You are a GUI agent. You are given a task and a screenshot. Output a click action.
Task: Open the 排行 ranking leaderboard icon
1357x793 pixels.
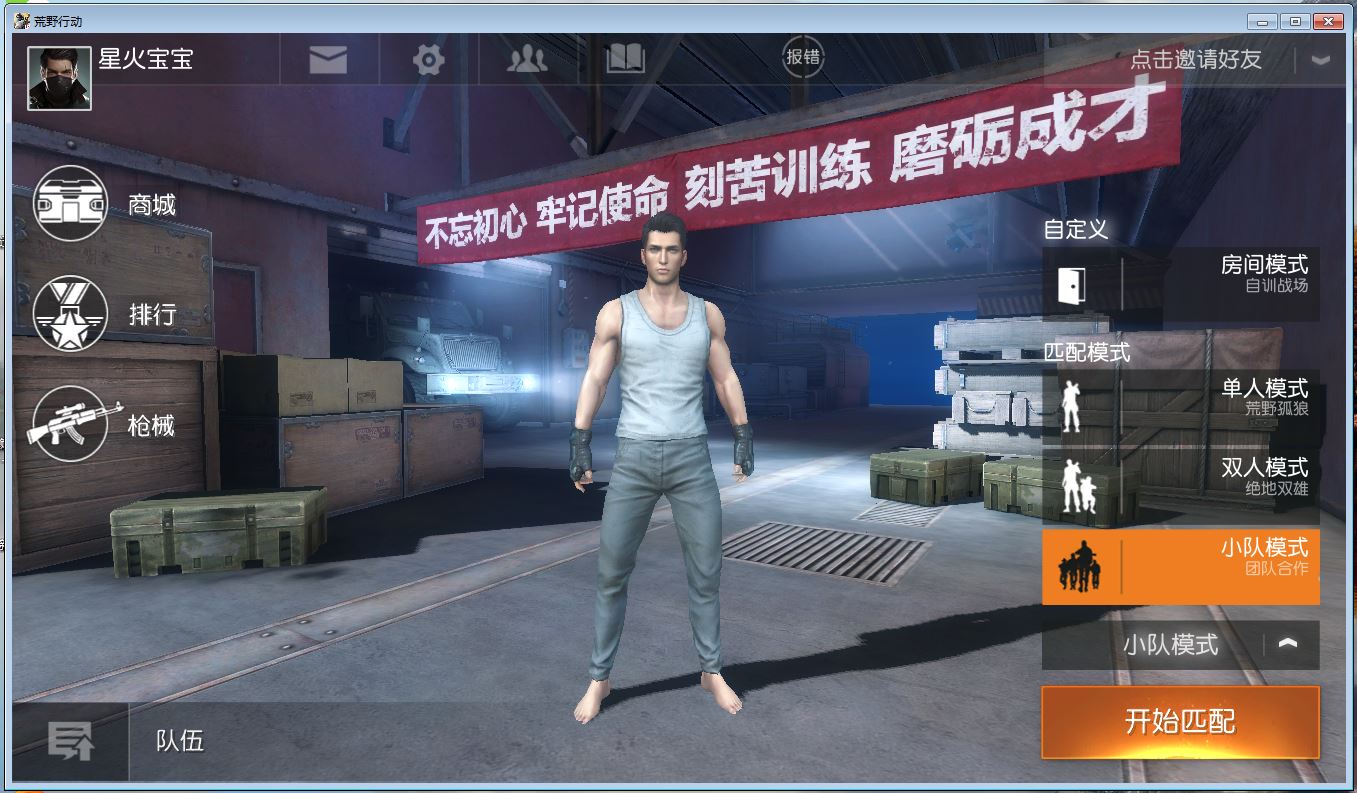pyautogui.click(x=70, y=315)
